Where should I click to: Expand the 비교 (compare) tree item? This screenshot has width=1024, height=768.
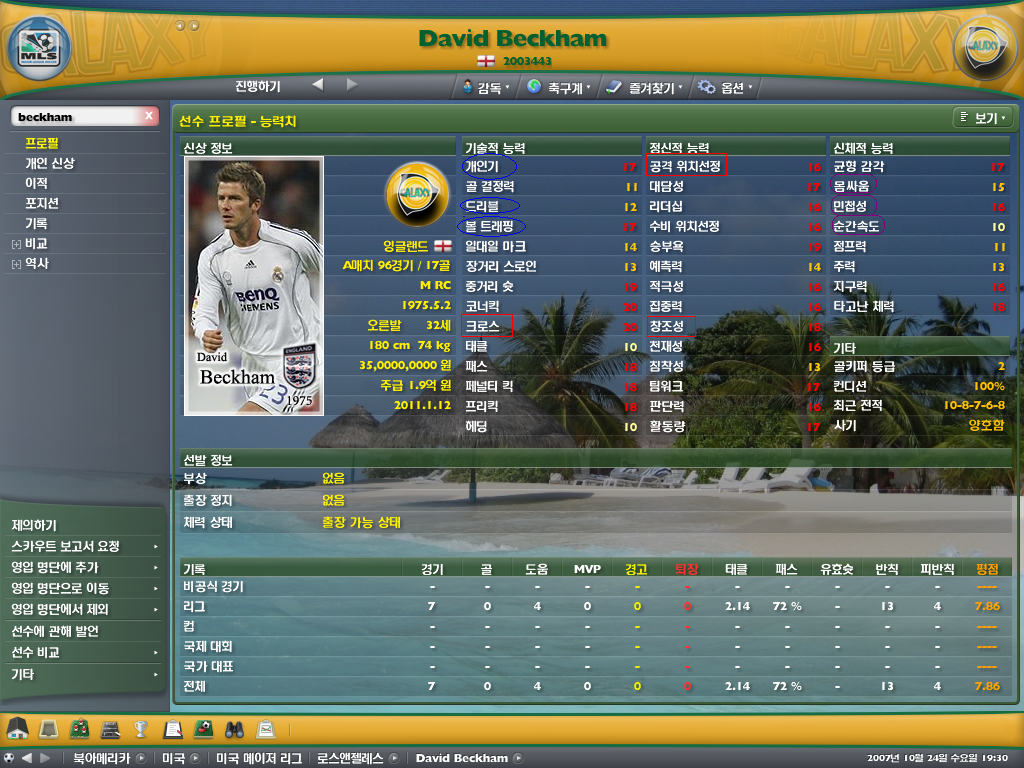16,244
